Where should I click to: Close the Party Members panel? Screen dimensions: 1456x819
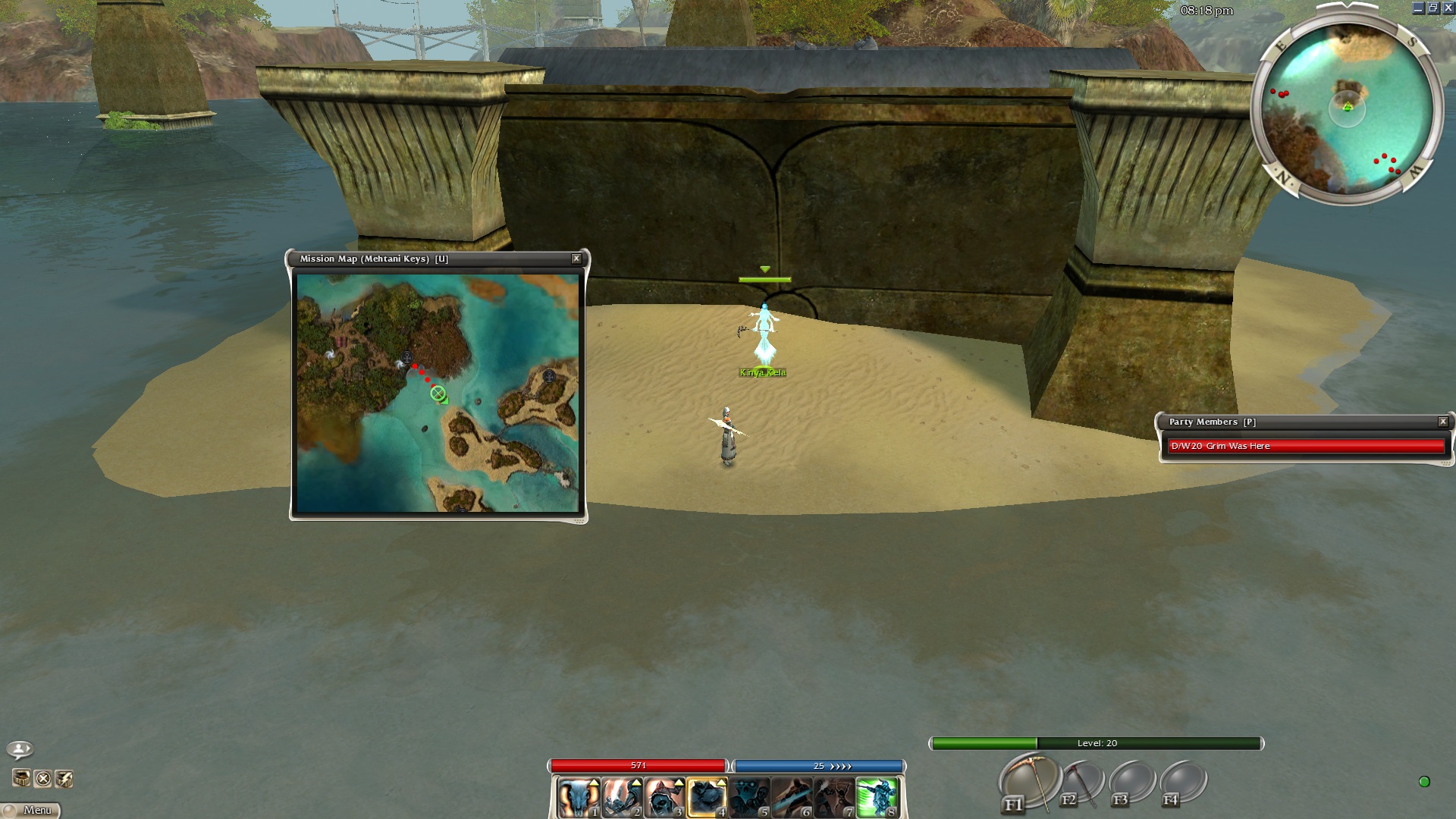tap(1443, 422)
